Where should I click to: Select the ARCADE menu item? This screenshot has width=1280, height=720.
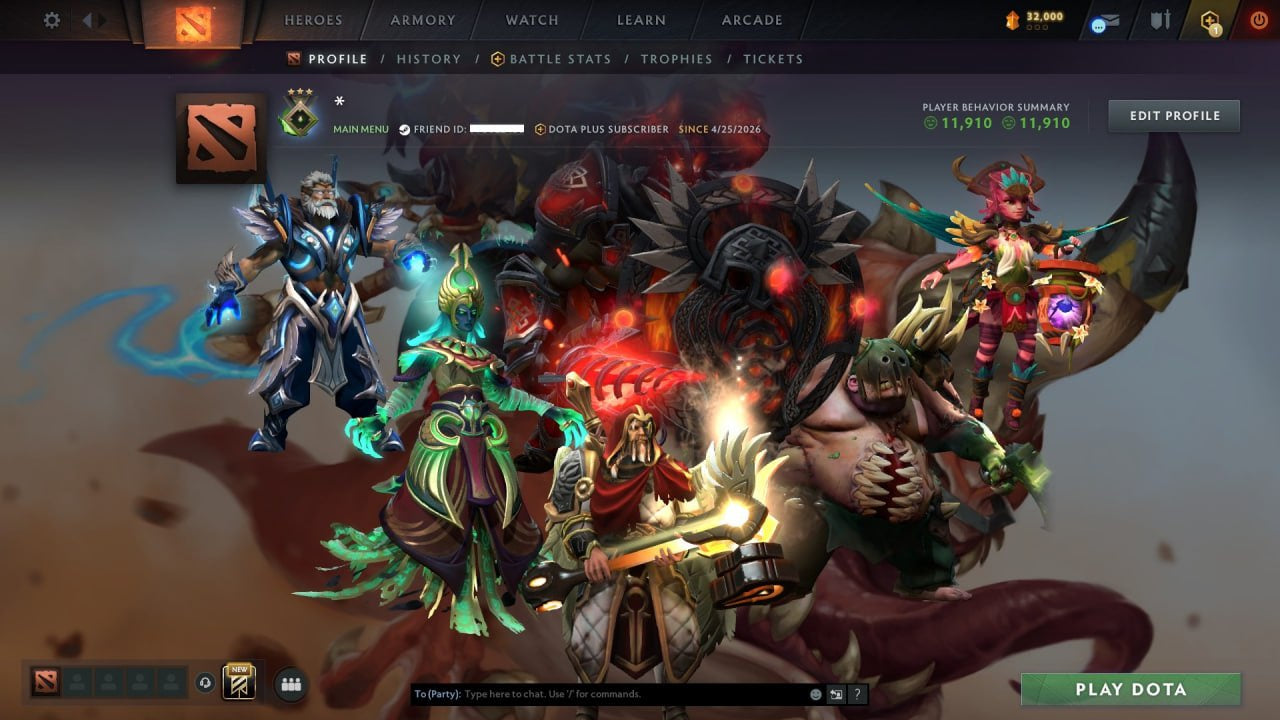click(751, 19)
